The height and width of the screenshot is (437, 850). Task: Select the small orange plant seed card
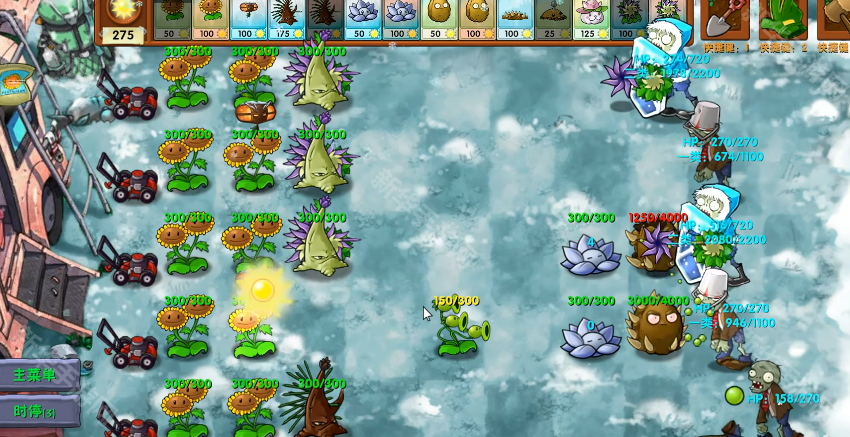[249, 18]
